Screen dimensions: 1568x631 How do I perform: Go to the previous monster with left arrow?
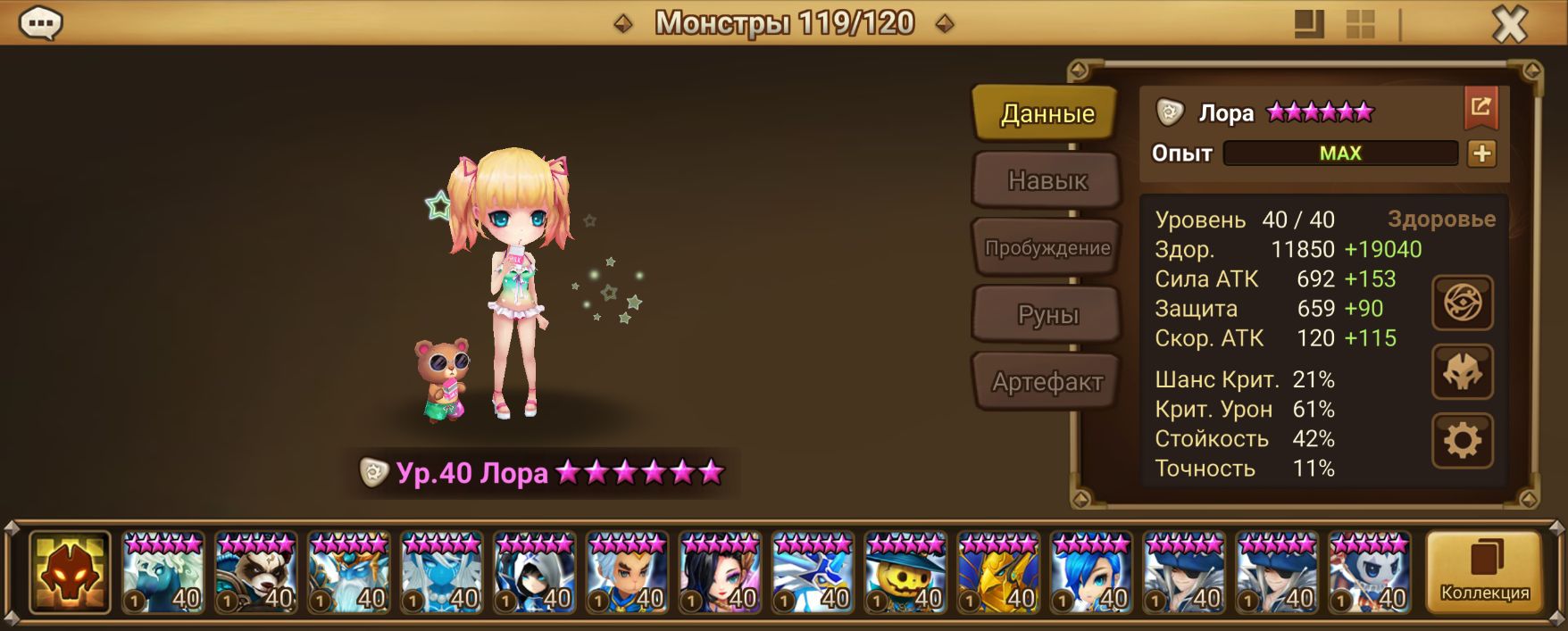point(623,23)
